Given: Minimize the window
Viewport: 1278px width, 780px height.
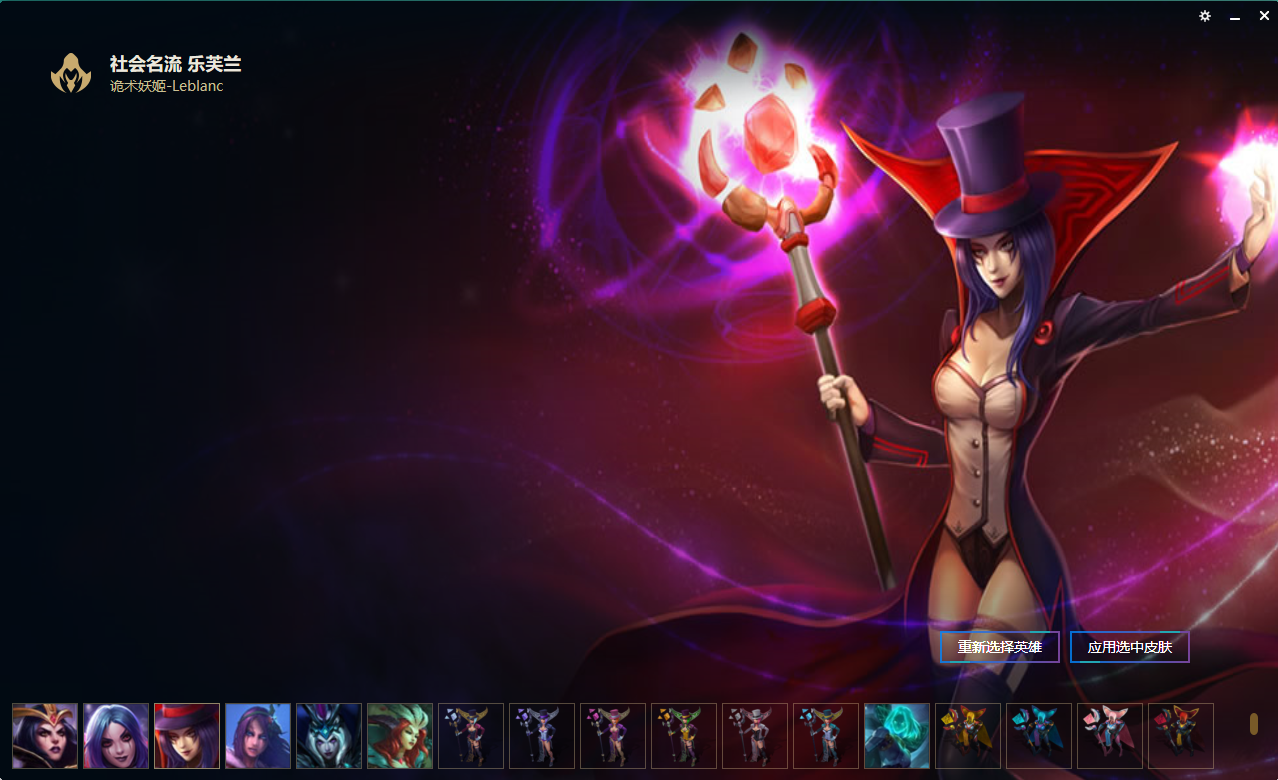Looking at the screenshot, I should click(1235, 17).
